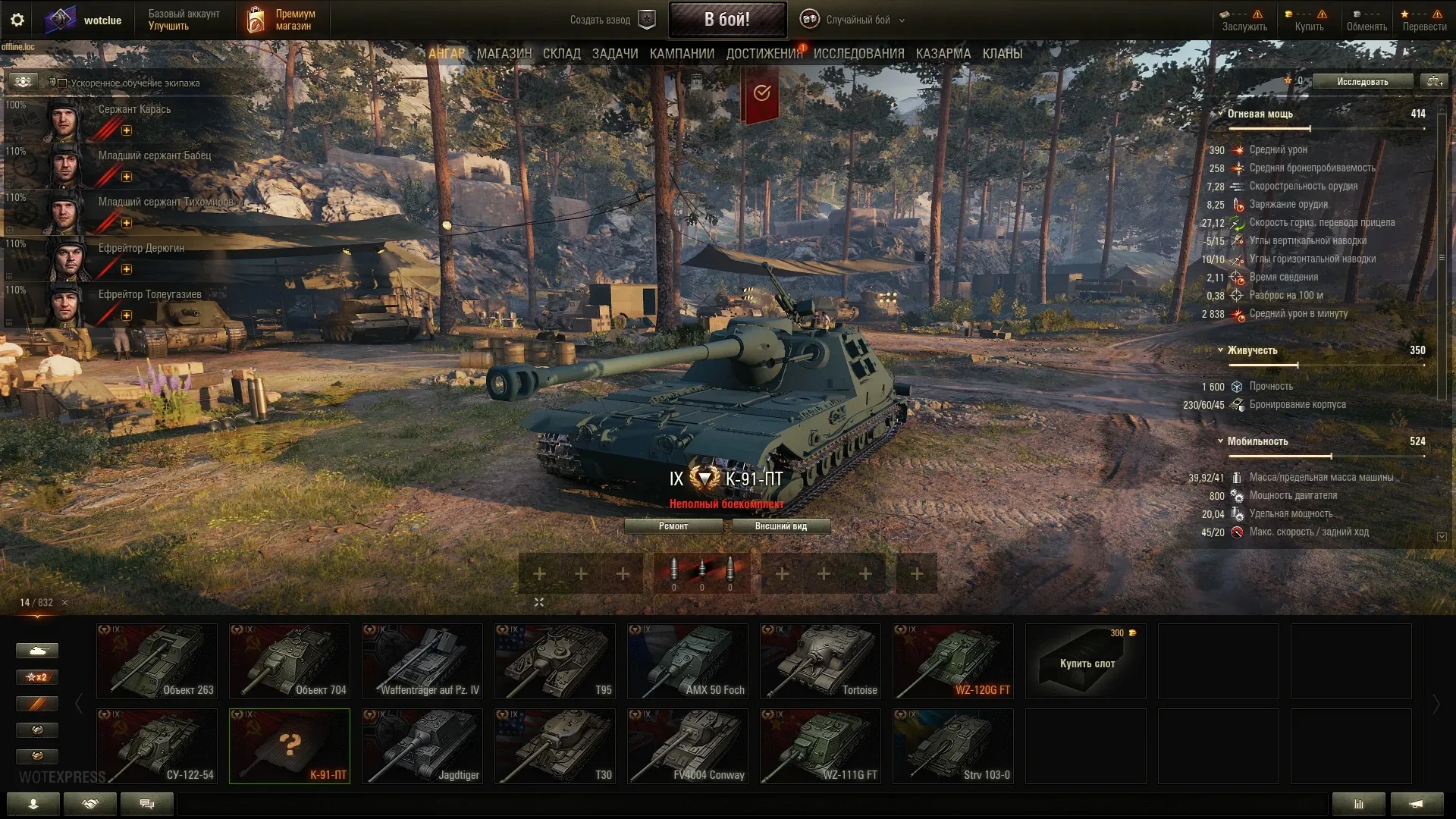Viewport: 1456px width, 819px height.
Task: Open the settings gear menu
Action: click(x=17, y=20)
